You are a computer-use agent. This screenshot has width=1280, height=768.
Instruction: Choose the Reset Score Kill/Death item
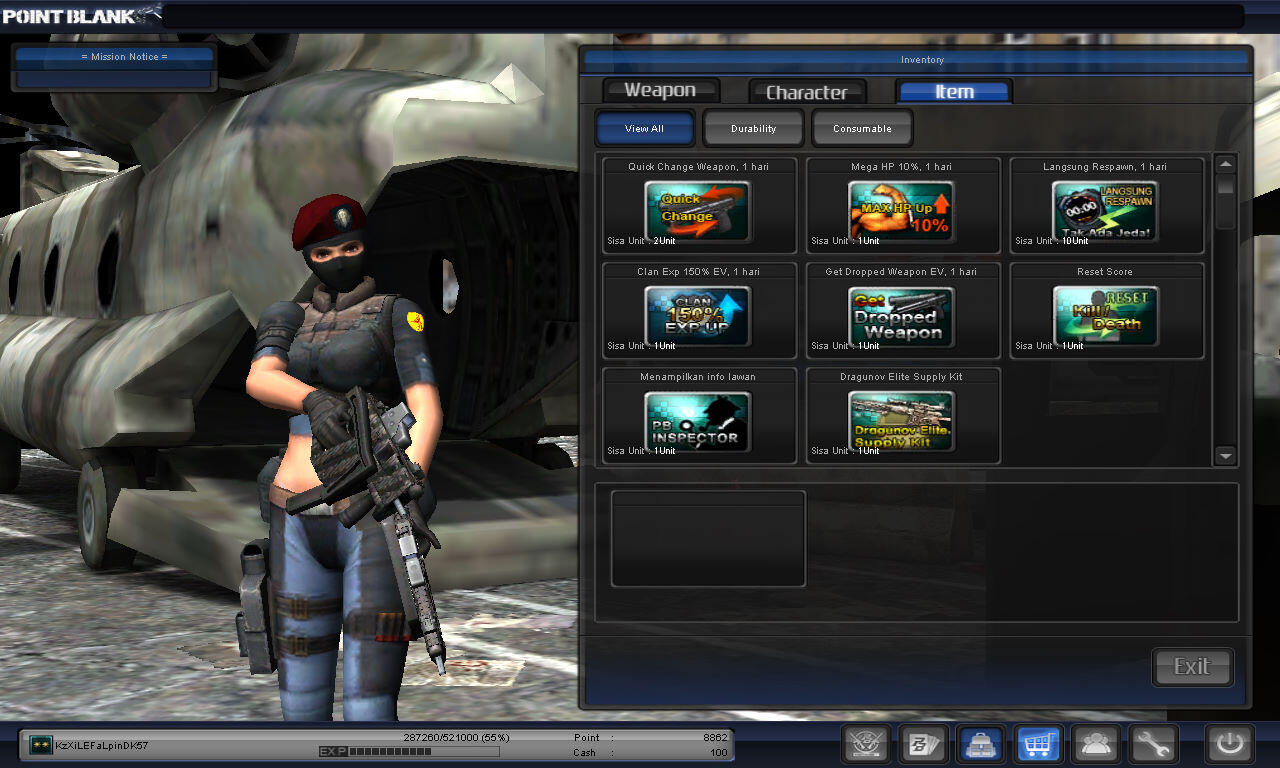tap(1106, 316)
